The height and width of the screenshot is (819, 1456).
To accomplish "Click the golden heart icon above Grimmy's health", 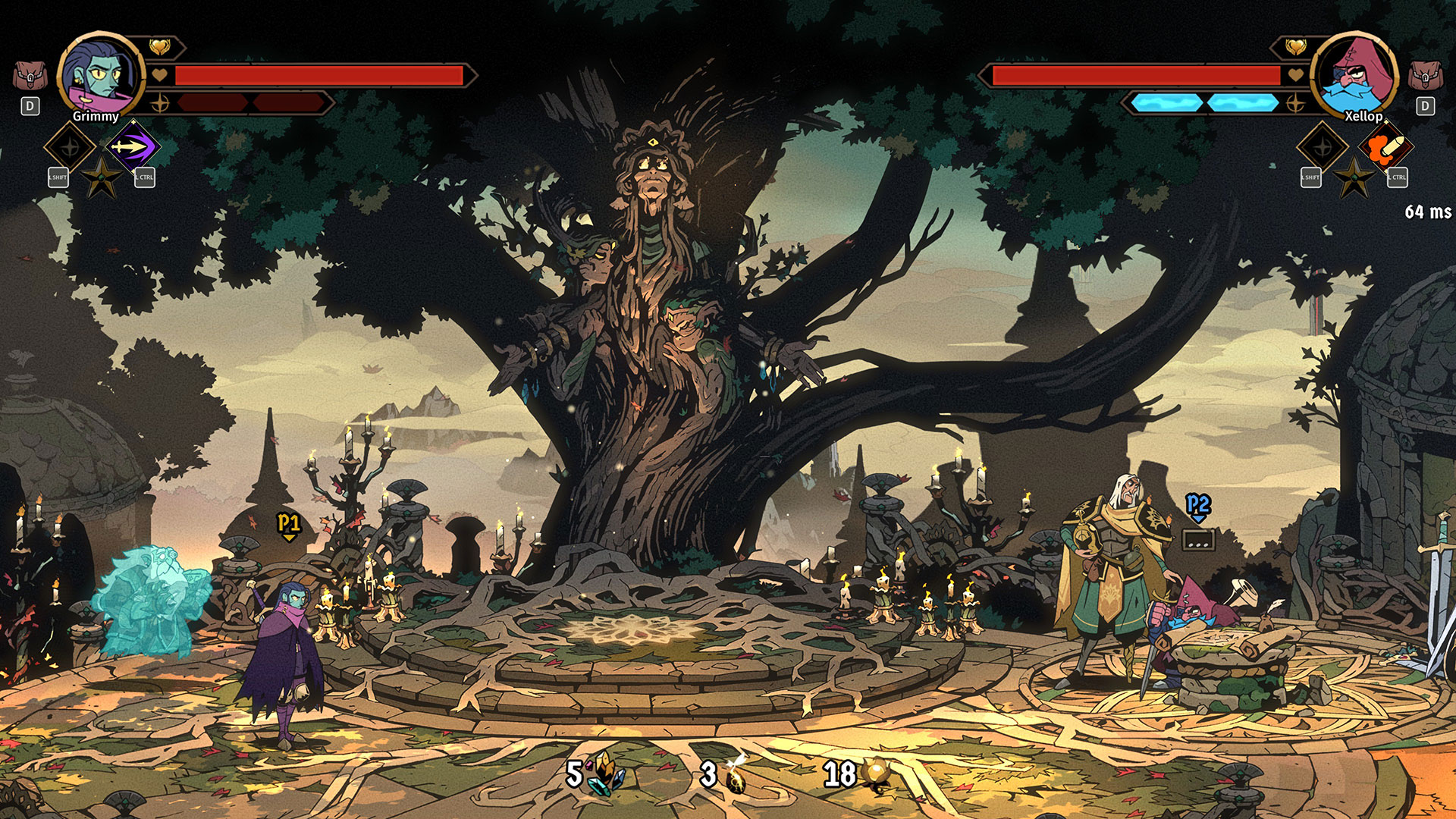I will [159, 48].
